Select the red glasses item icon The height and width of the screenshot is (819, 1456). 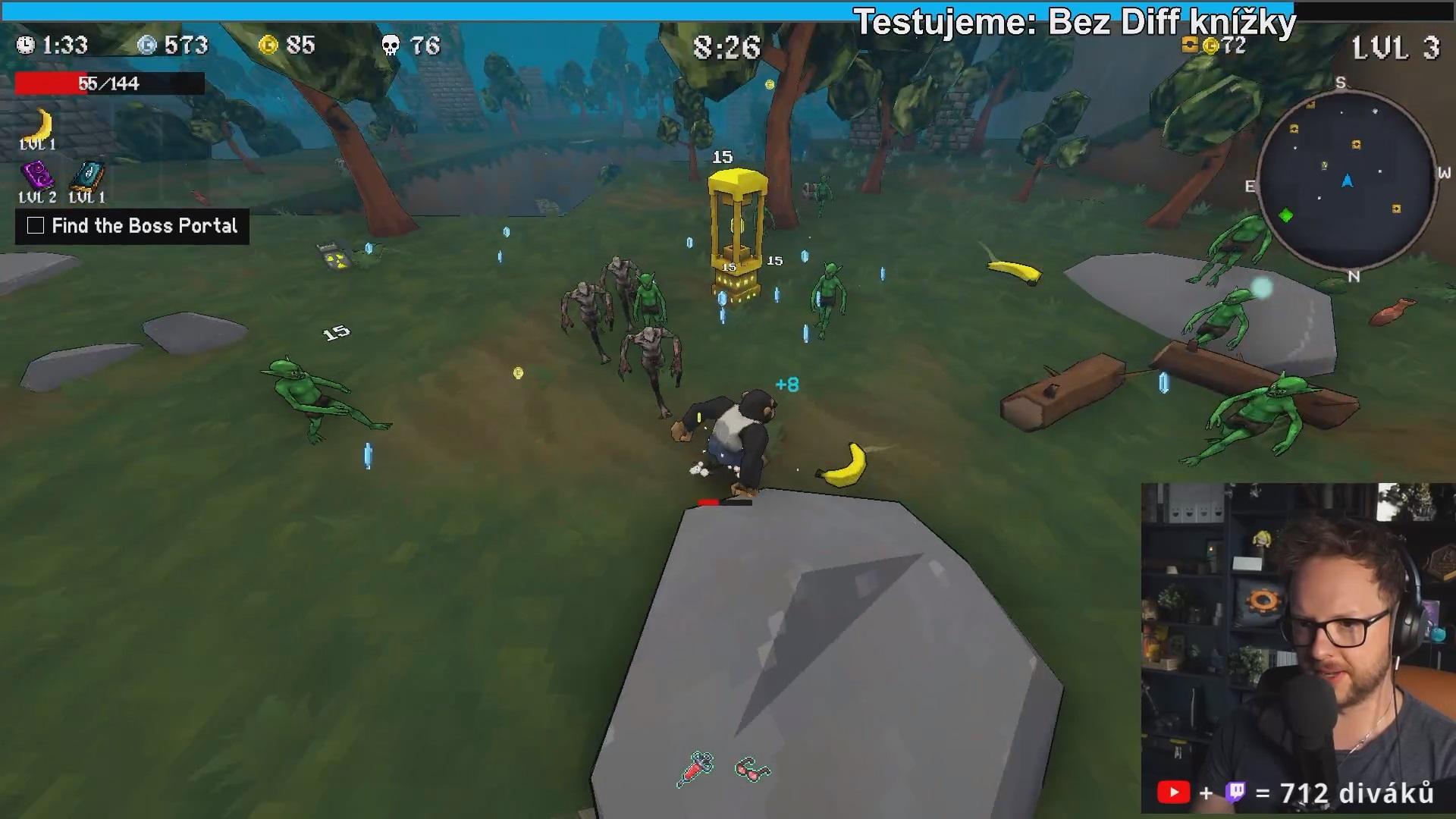pos(752,770)
